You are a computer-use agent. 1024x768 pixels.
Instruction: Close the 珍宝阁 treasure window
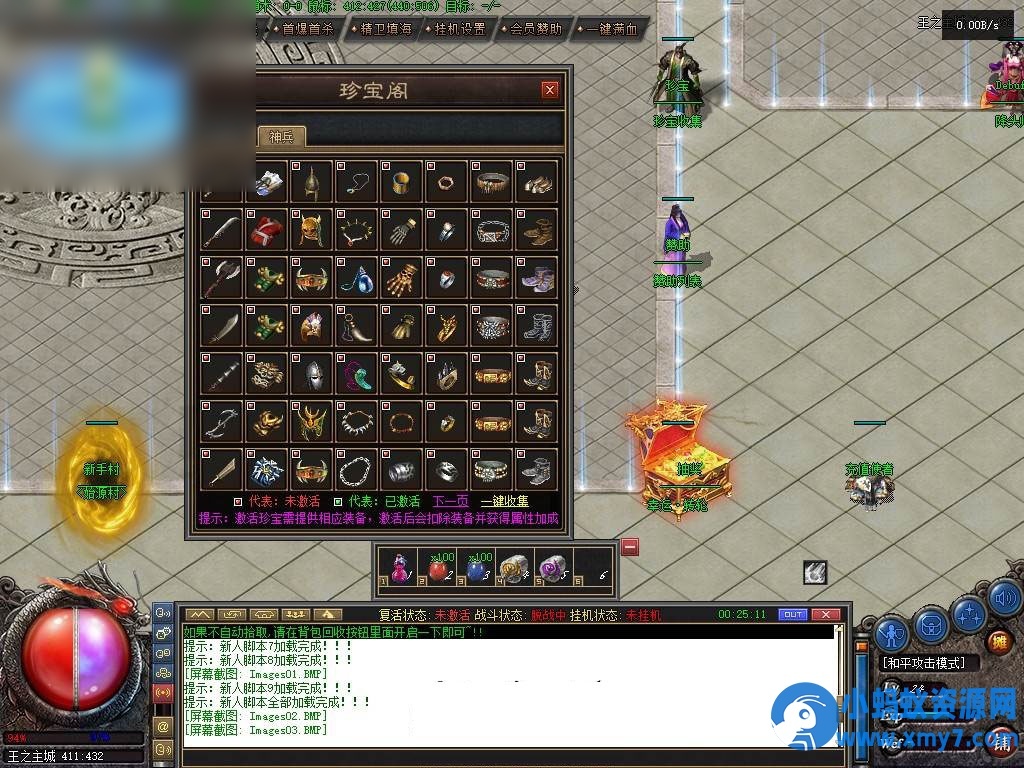point(549,90)
